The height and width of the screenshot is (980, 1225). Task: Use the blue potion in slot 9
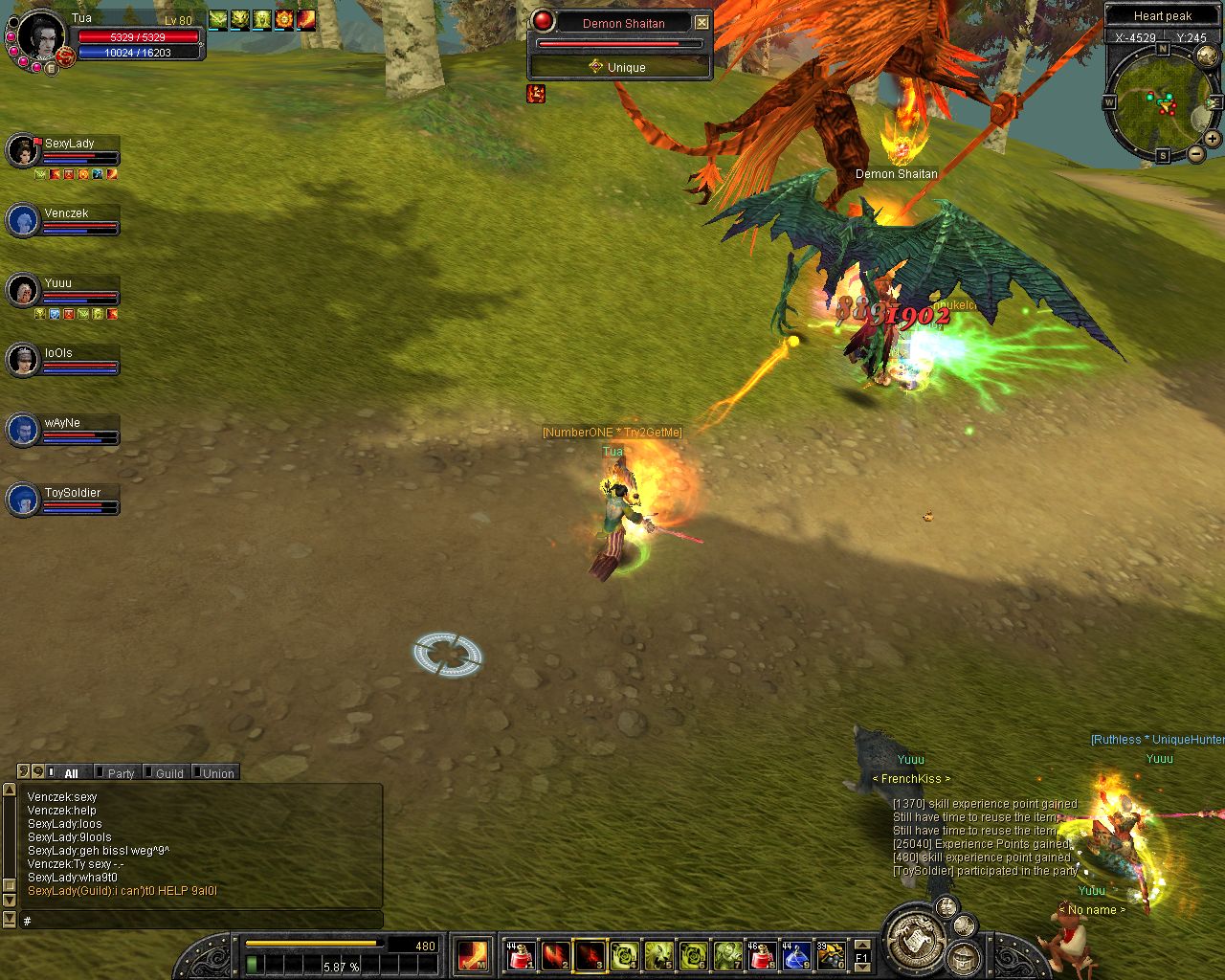796,955
